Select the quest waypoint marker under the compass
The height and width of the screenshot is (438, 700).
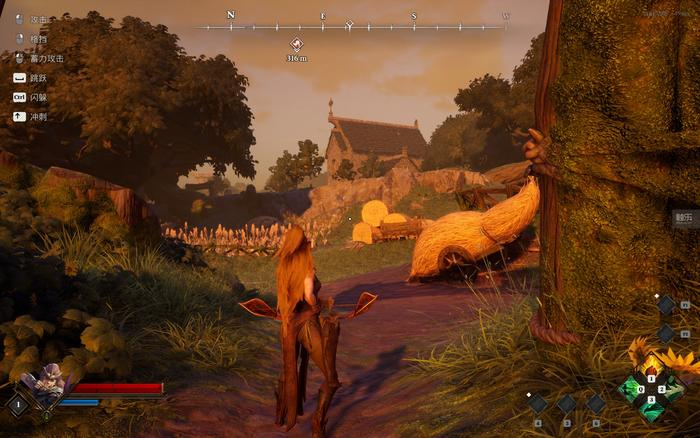(x=296, y=44)
